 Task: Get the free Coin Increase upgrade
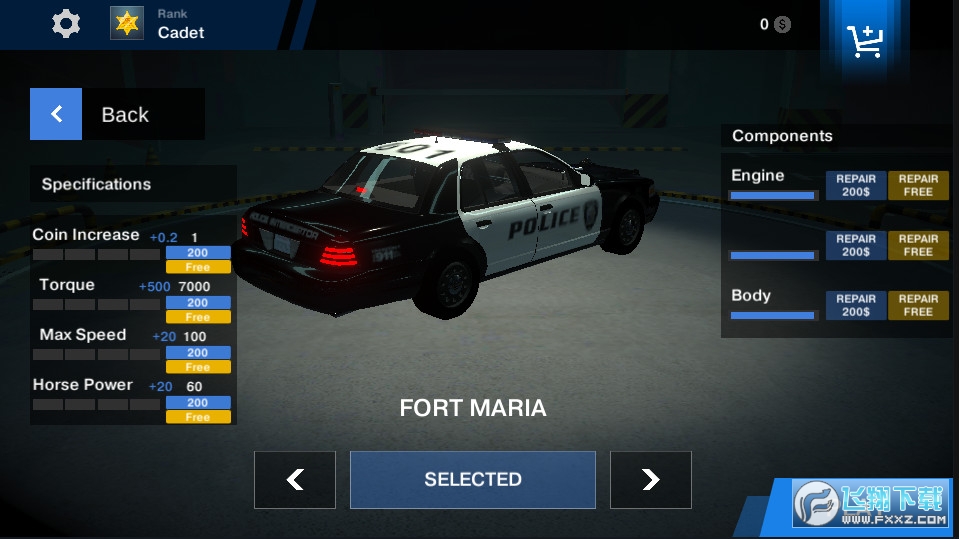click(x=198, y=267)
